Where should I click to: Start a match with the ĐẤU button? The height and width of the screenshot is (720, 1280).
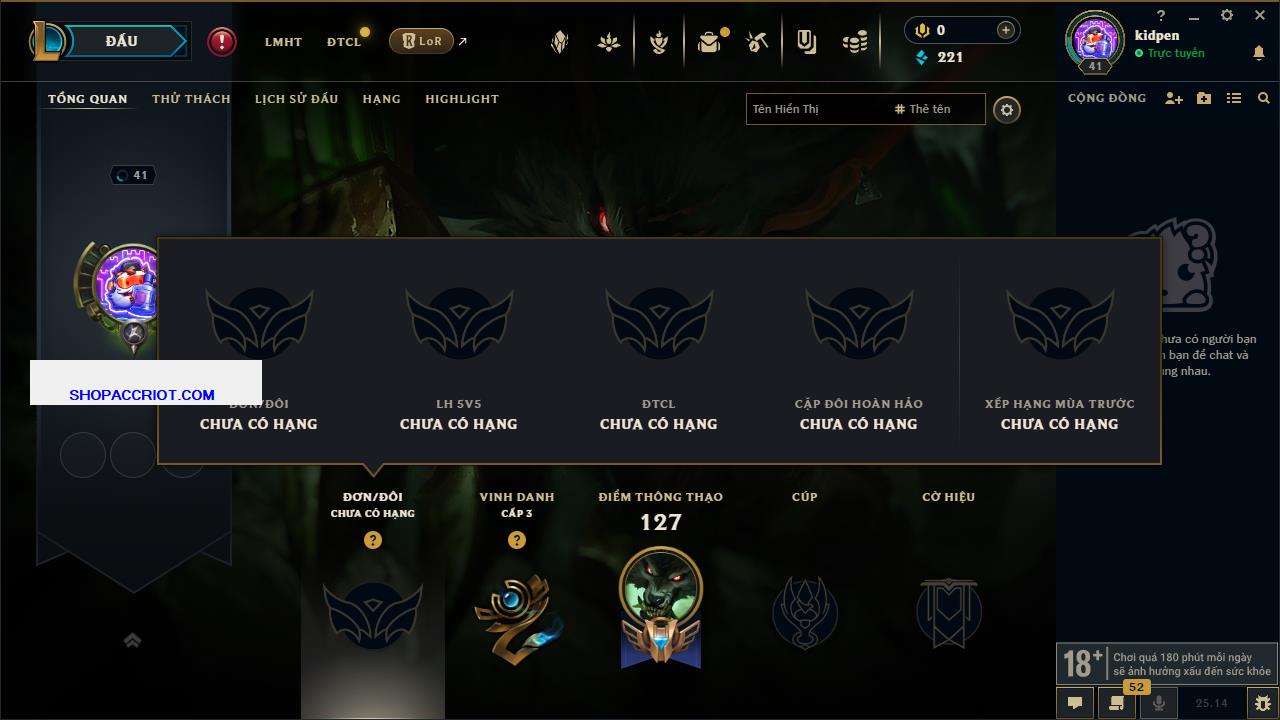[122, 41]
